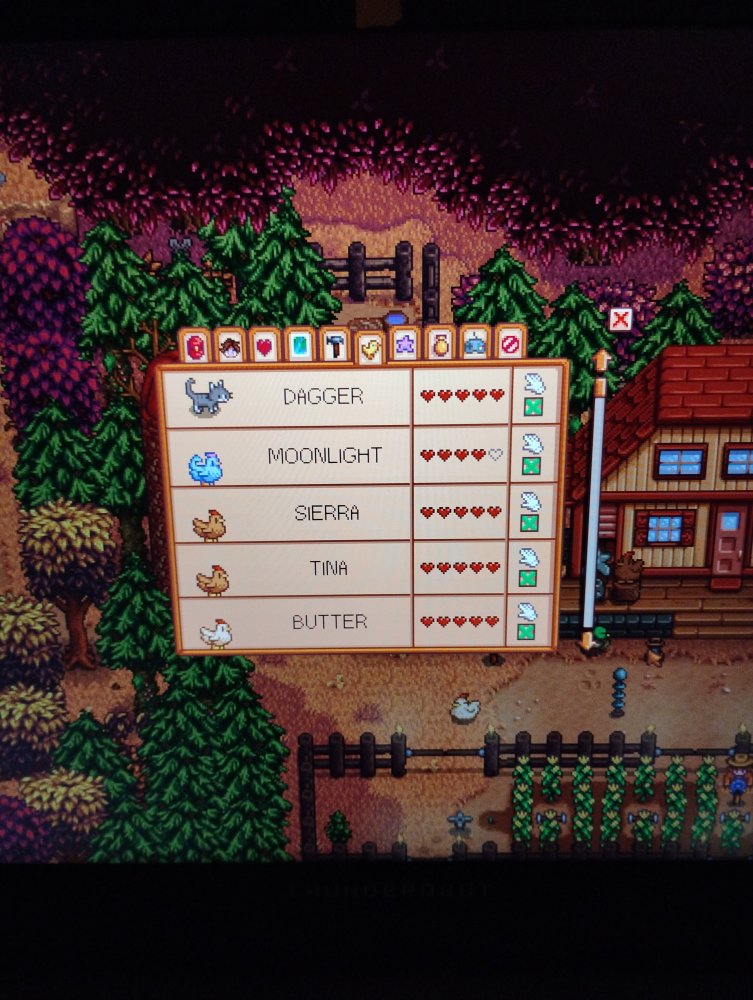Open the Collections vase tab
Screen dimensions: 753x1000
pos(439,346)
